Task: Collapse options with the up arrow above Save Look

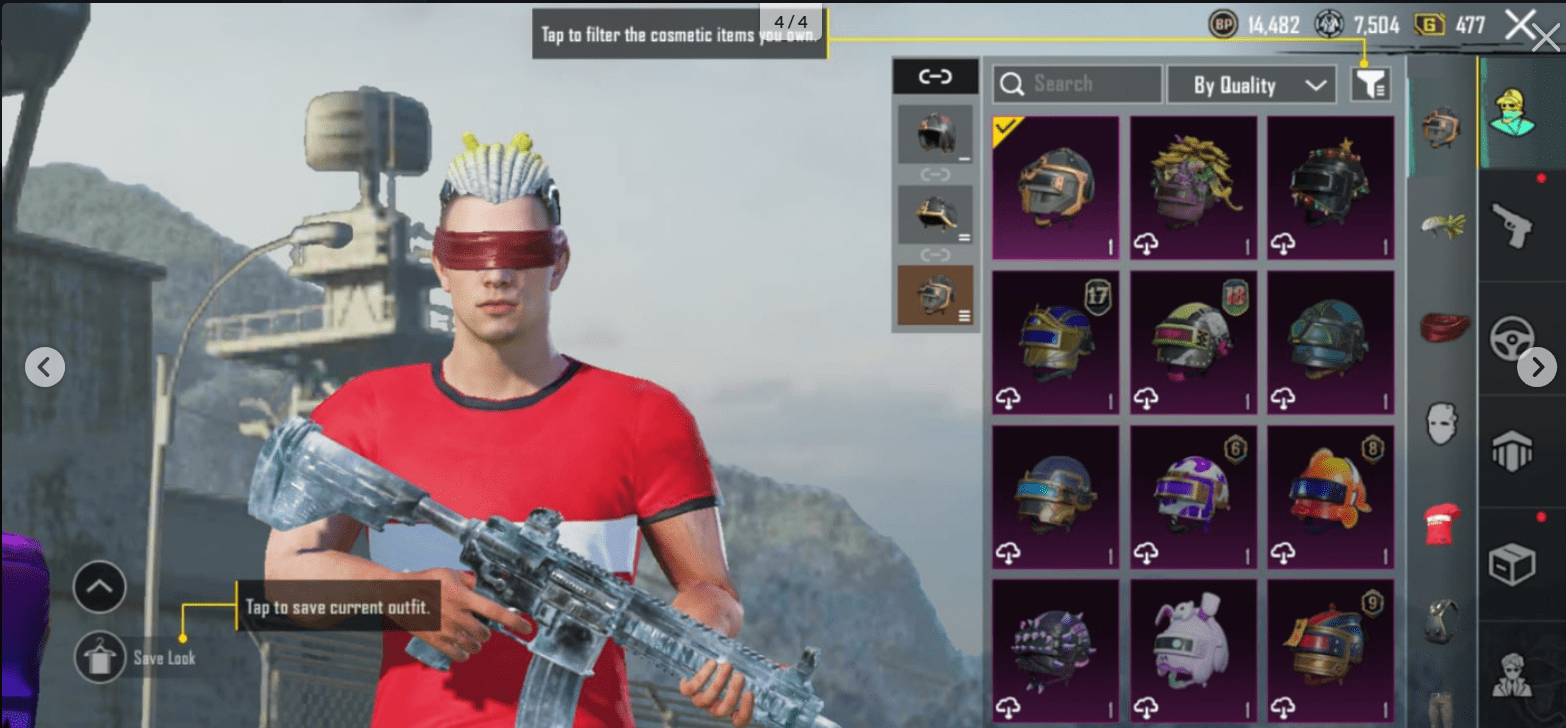Action: click(x=98, y=588)
